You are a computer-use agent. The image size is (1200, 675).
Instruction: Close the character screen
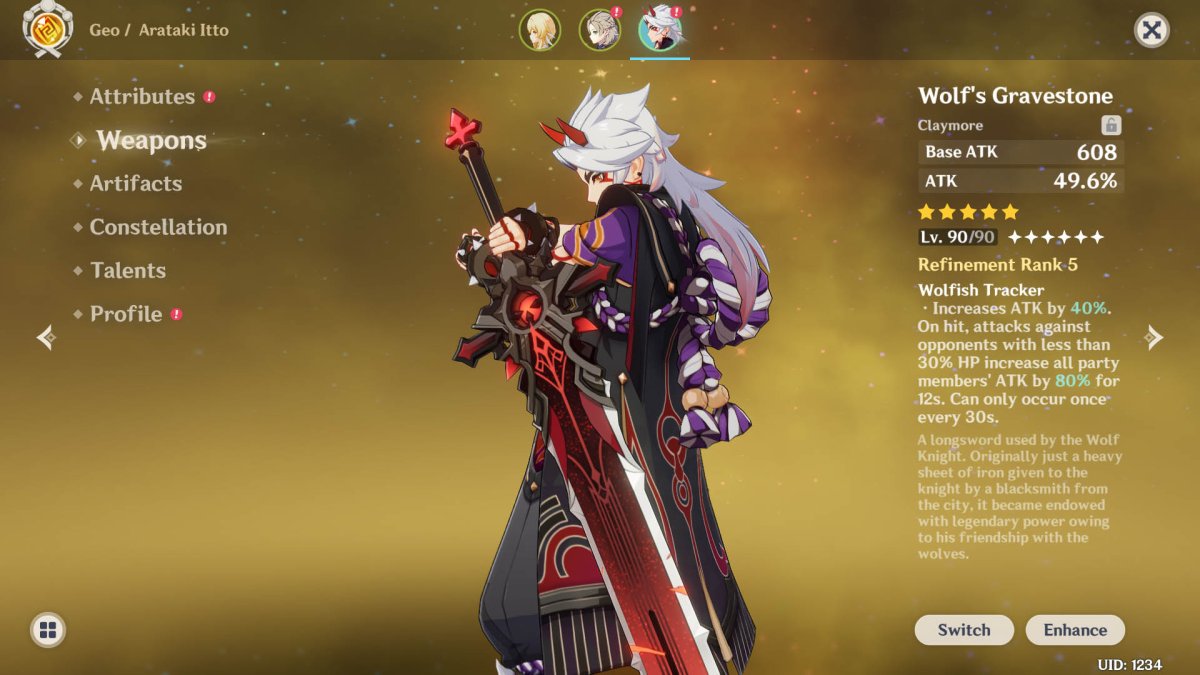(1152, 30)
